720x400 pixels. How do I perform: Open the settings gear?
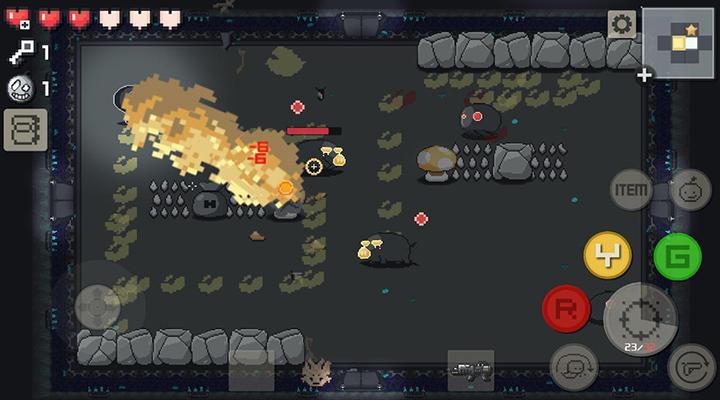(622, 25)
